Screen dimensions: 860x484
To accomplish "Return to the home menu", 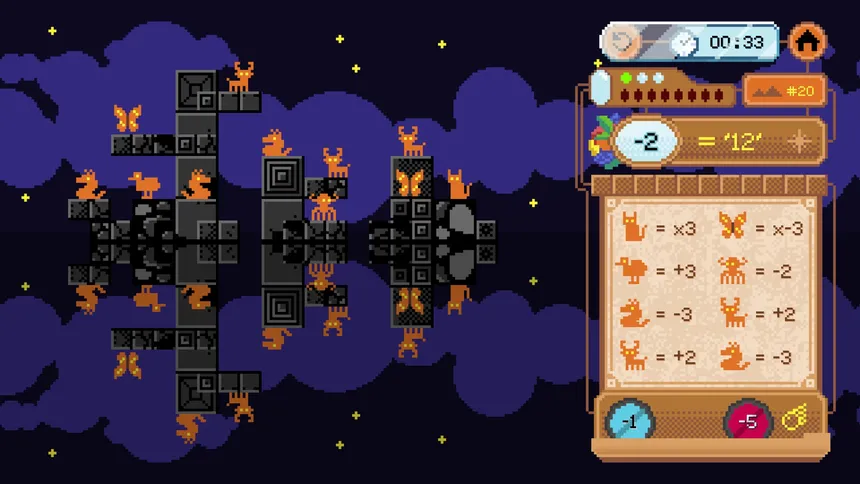I will [807, 42].
